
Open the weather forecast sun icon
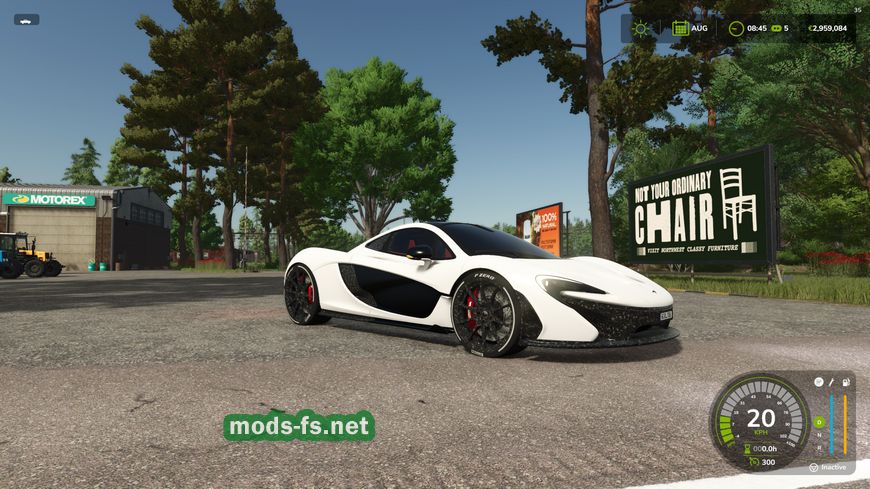[640, 28]
